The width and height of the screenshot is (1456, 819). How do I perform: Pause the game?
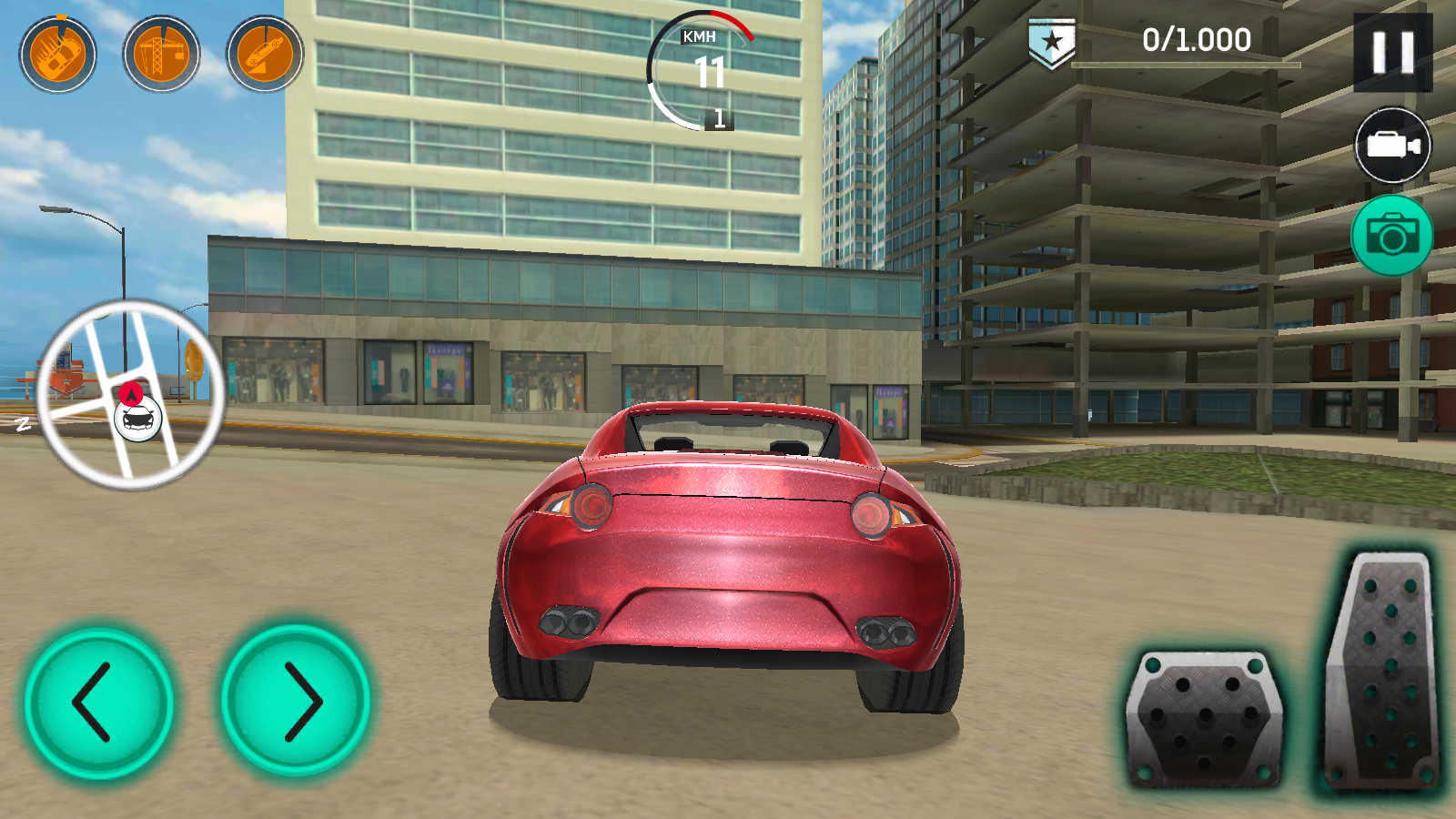point(1392,53)
